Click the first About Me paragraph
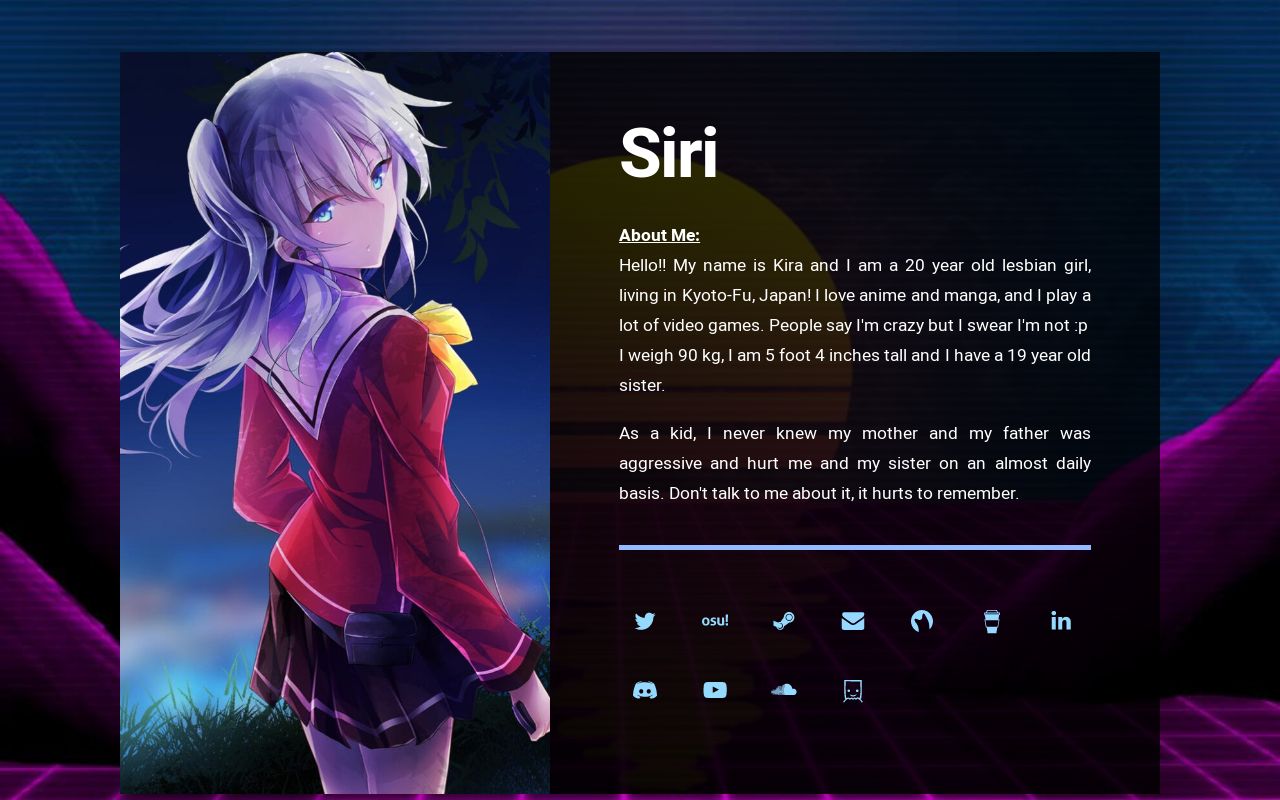Screen dimensions: 1280x800 (855, 325)
